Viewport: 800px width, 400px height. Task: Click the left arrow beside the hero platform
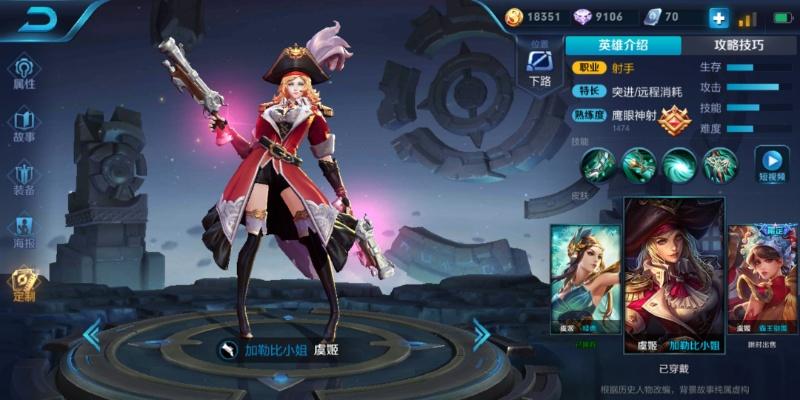click(92, 334)
